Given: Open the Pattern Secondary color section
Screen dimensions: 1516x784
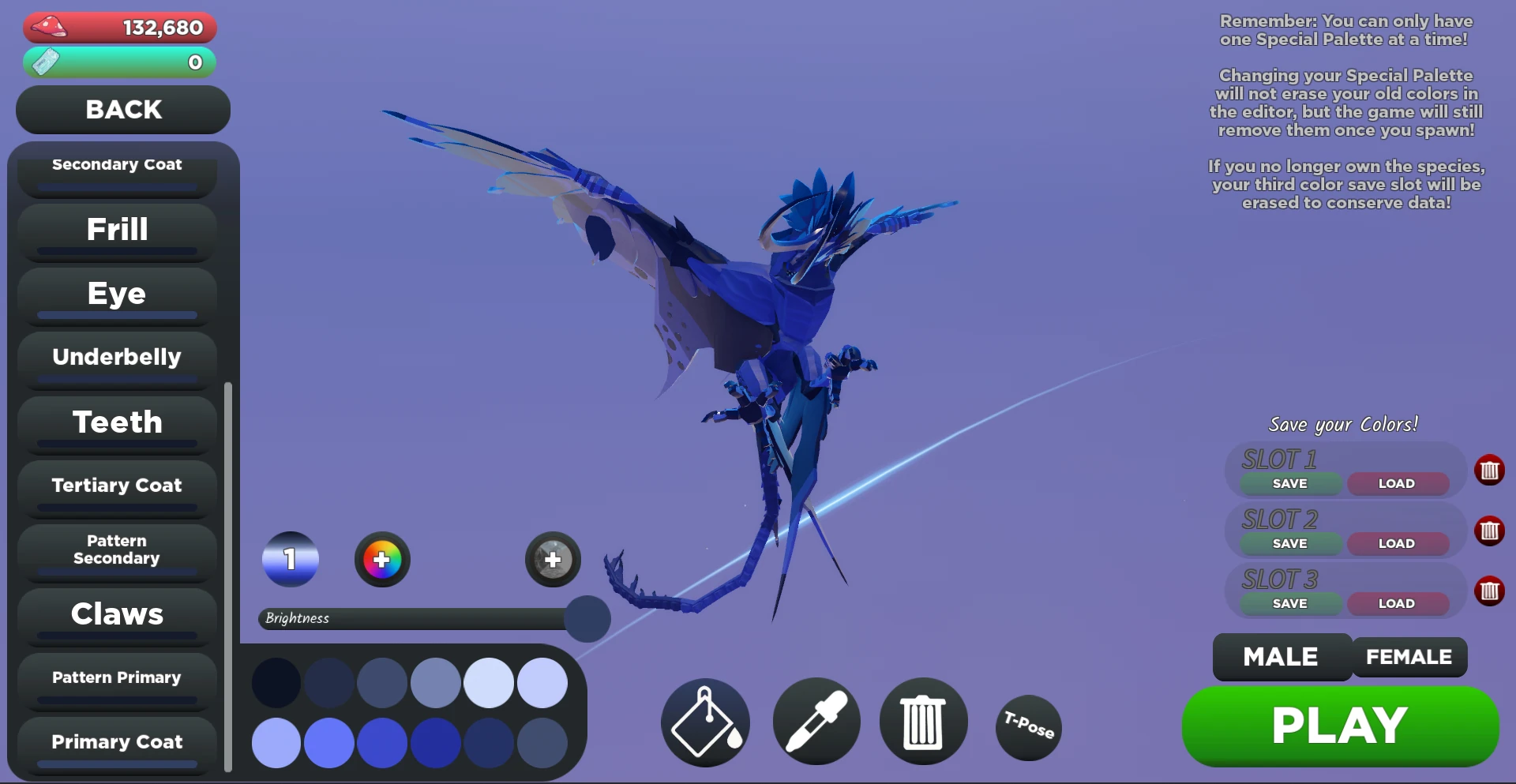Looking at the screenshot, I should click(x=116, y=549).
